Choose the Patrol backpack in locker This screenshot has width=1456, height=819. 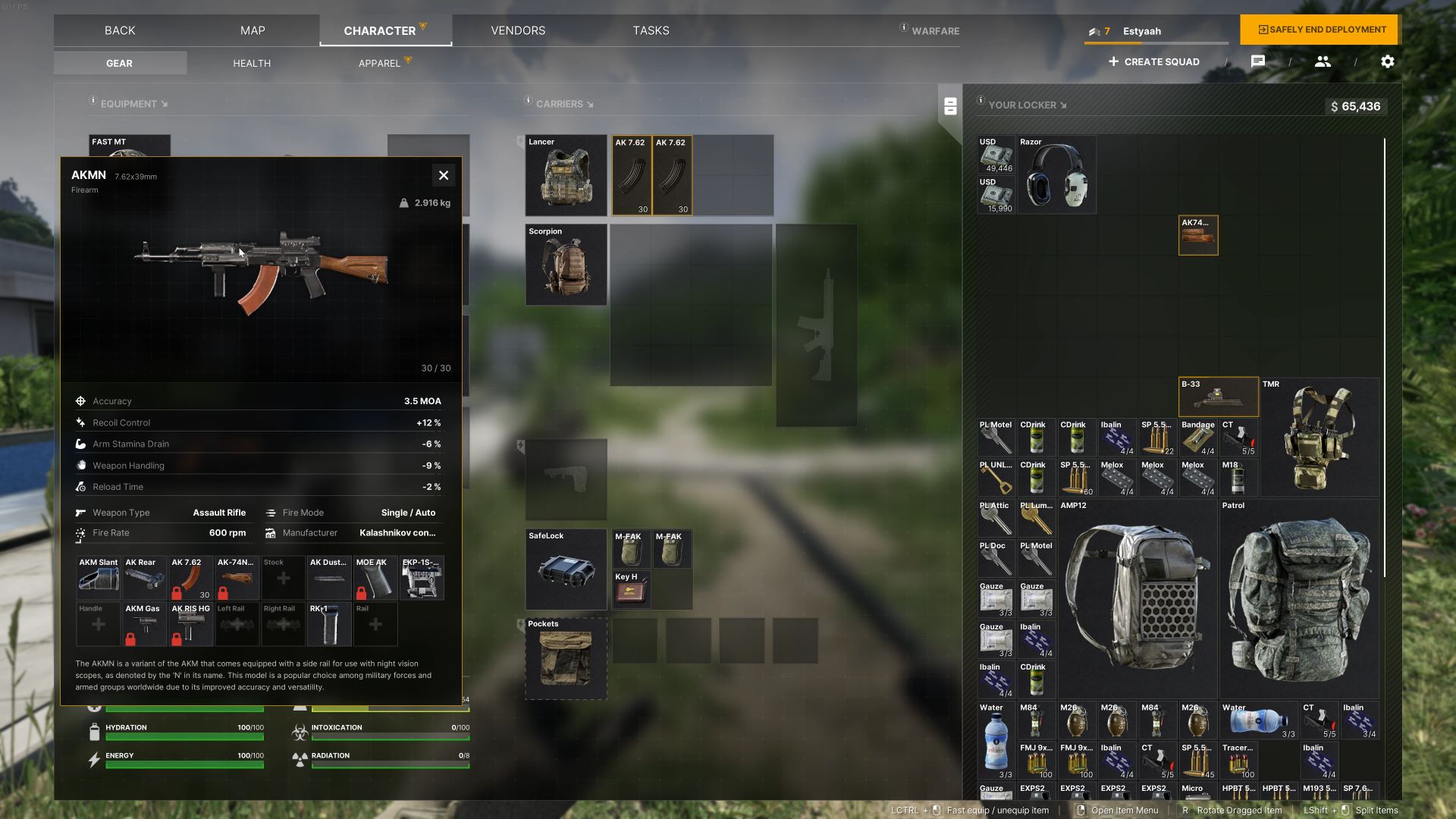[x=1298, y=599]
